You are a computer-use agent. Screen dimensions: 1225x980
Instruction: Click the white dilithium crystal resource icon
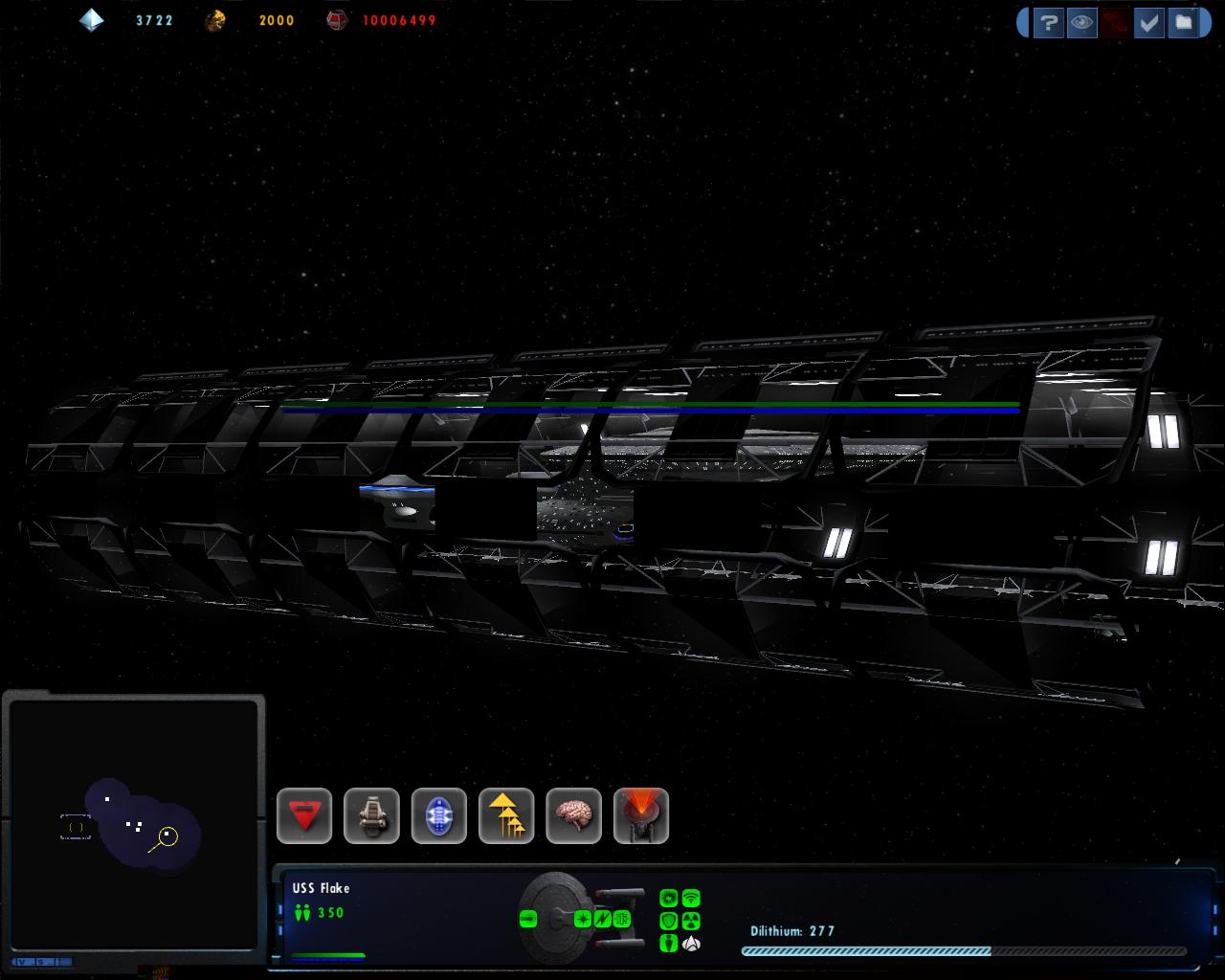(x=92, y=20)
